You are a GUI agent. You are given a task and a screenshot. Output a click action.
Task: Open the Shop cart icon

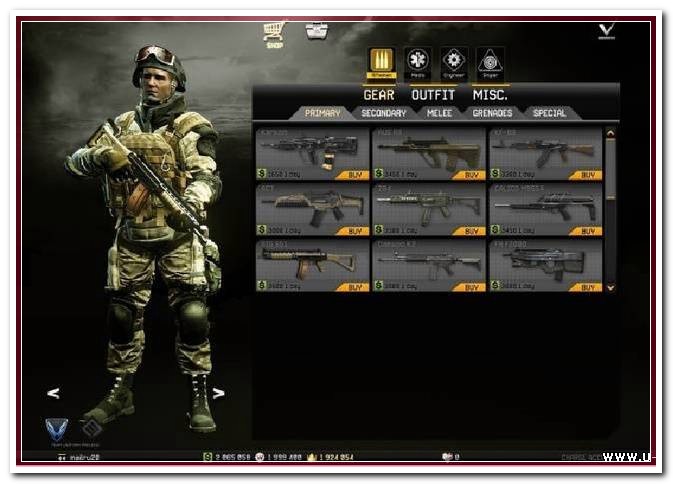tap(273, 33)
